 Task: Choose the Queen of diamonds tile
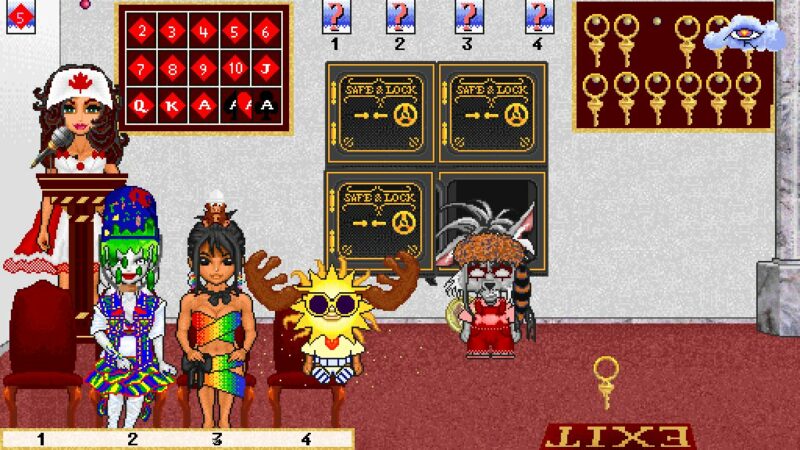[x=142, y=105]
